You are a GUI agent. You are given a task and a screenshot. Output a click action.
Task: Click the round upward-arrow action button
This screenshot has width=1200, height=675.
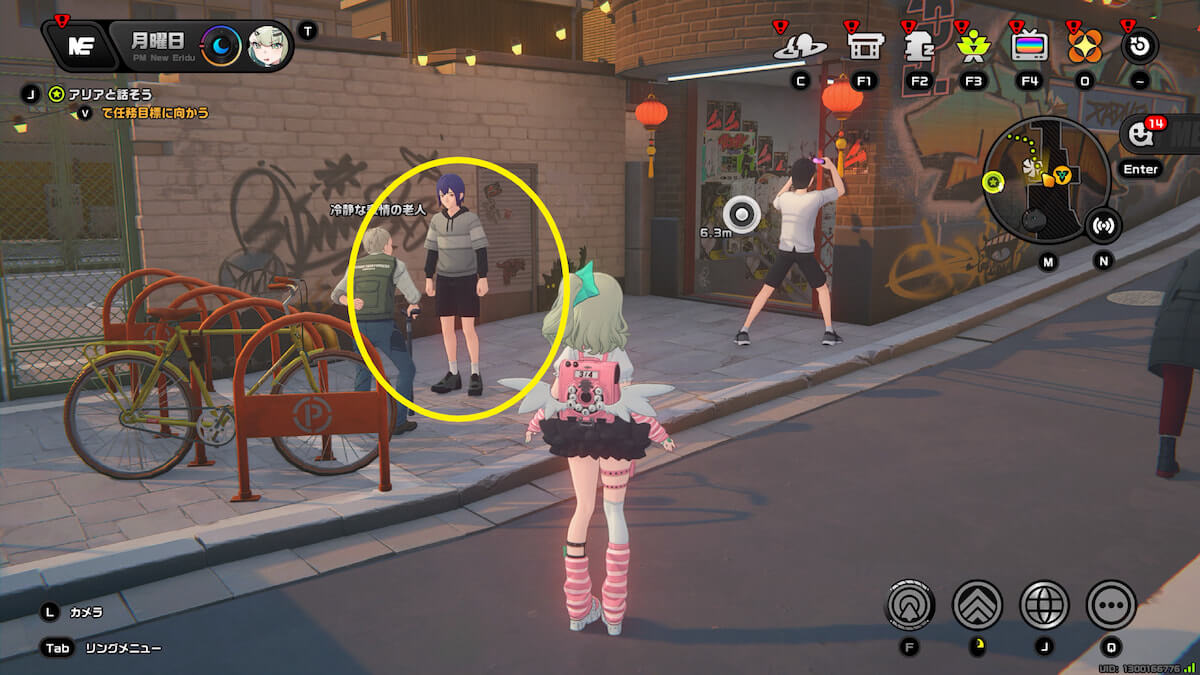pos(910,604)
